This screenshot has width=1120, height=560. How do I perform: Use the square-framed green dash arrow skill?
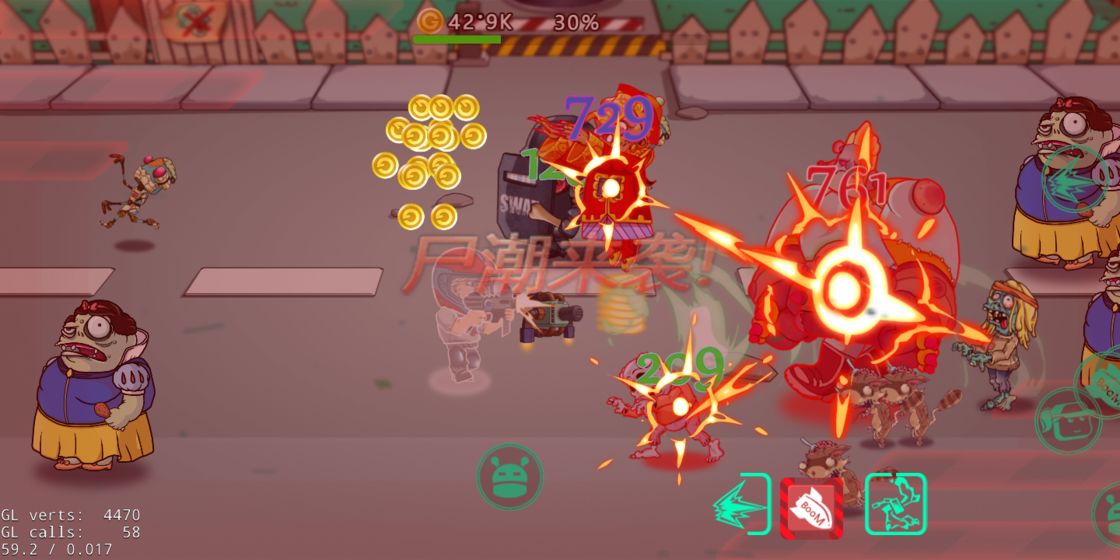742,505
